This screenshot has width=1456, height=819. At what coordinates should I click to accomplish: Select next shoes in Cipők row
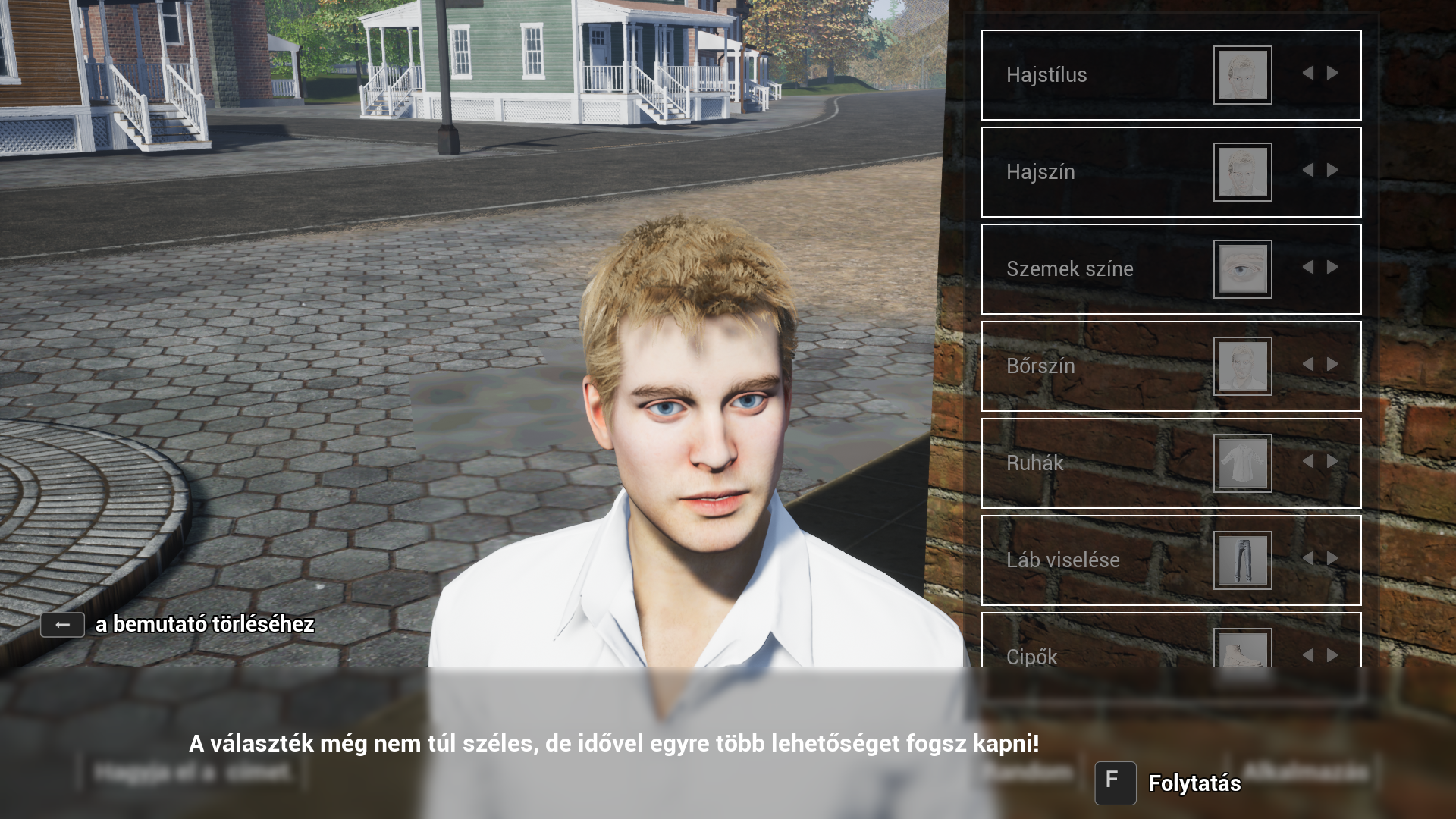(x=1332, y=655)
